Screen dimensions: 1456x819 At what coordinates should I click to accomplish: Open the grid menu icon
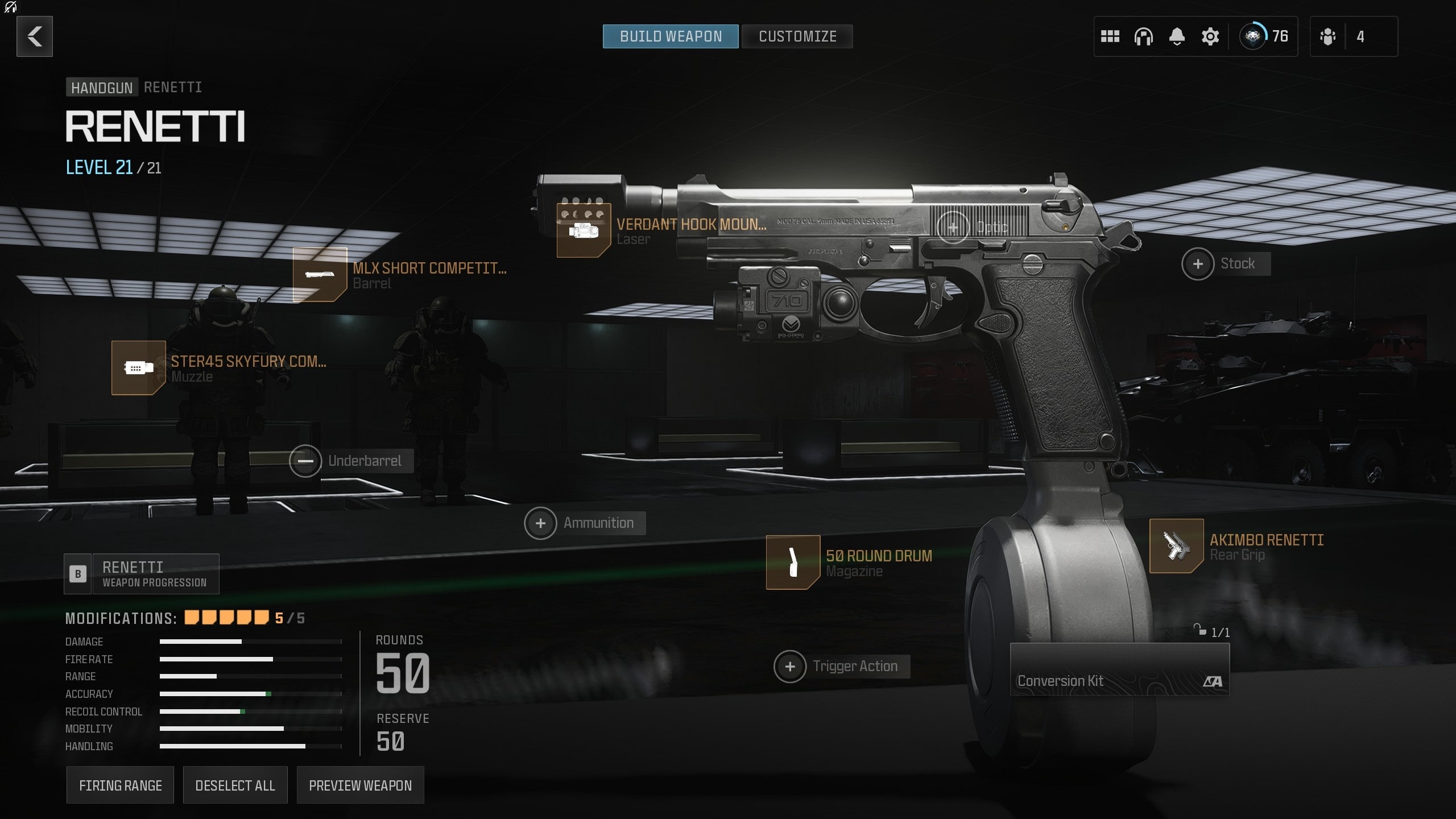(1110, 36)
